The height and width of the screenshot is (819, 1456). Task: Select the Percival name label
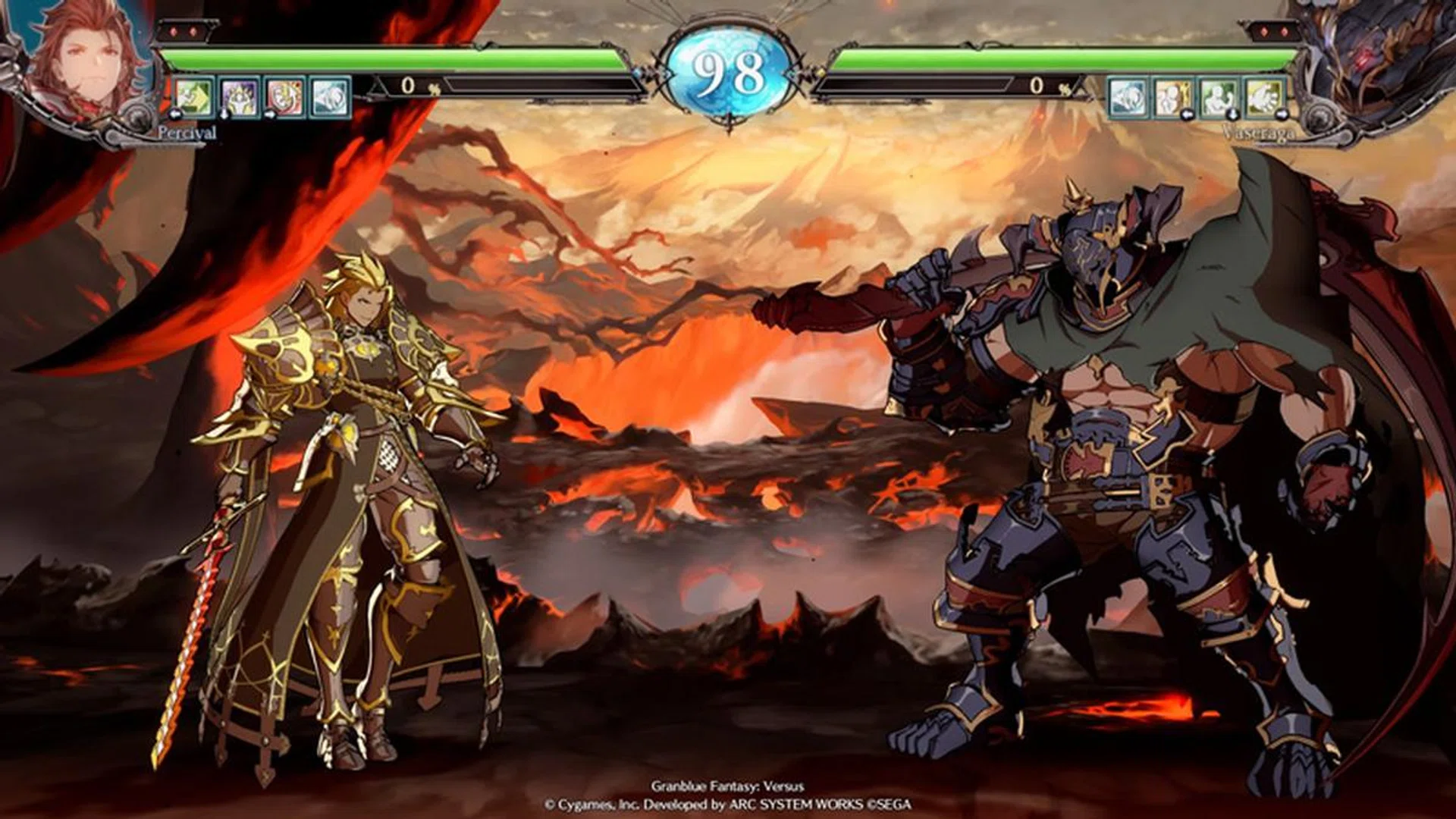186,133
